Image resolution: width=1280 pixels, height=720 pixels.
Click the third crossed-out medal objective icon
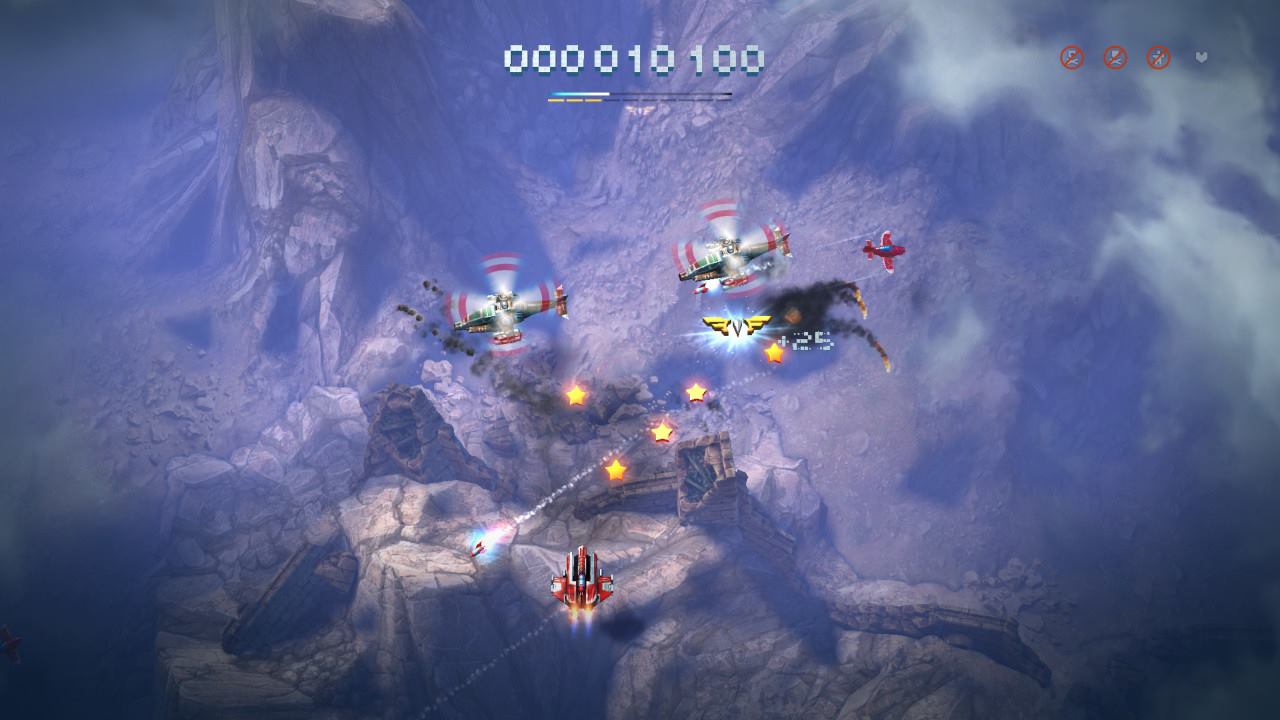[1158, 57]
